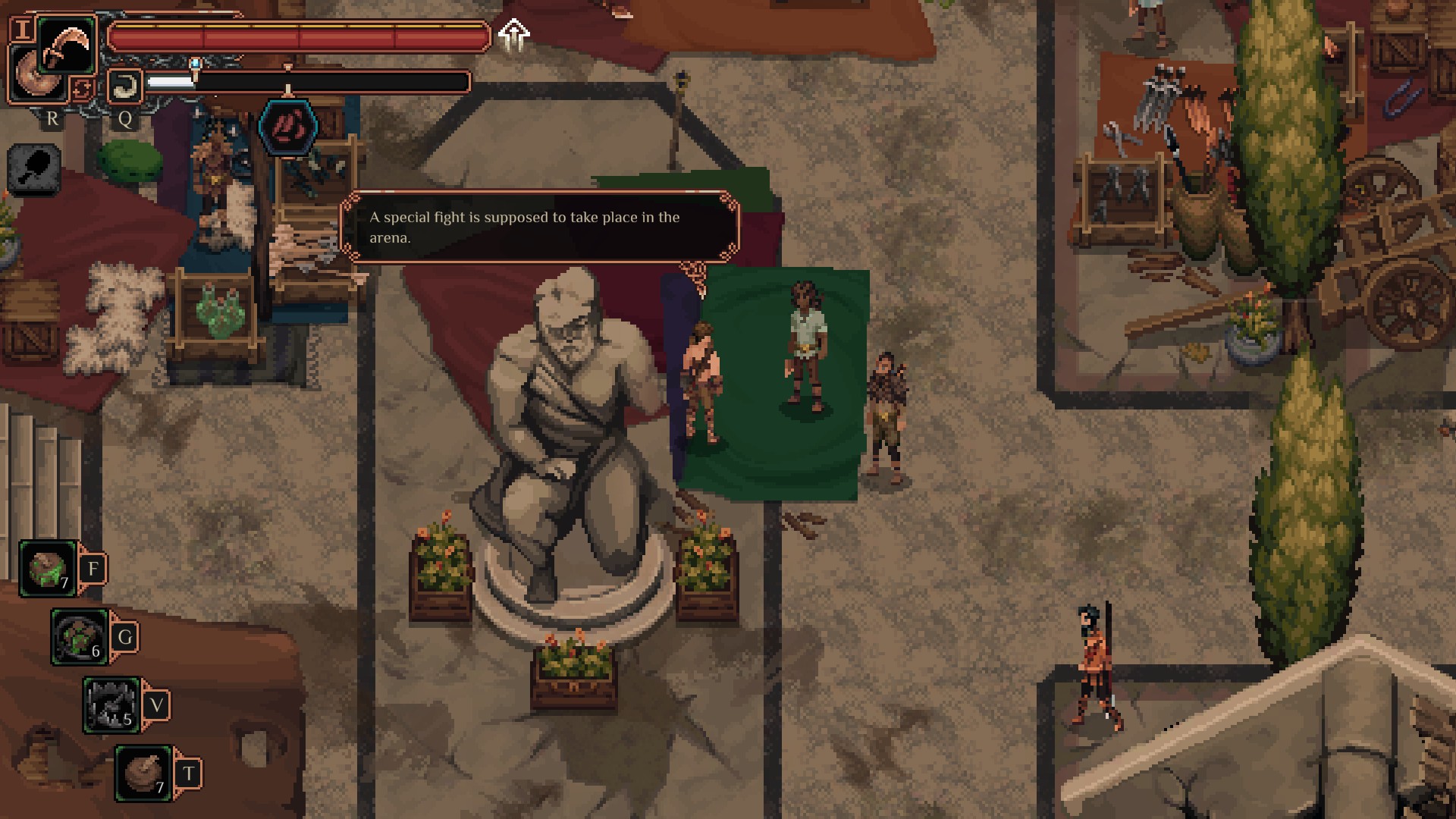The height and width of the screenshot is (819, 1456).
Task: Select the spiked bear trap slot
Action: 111,704
